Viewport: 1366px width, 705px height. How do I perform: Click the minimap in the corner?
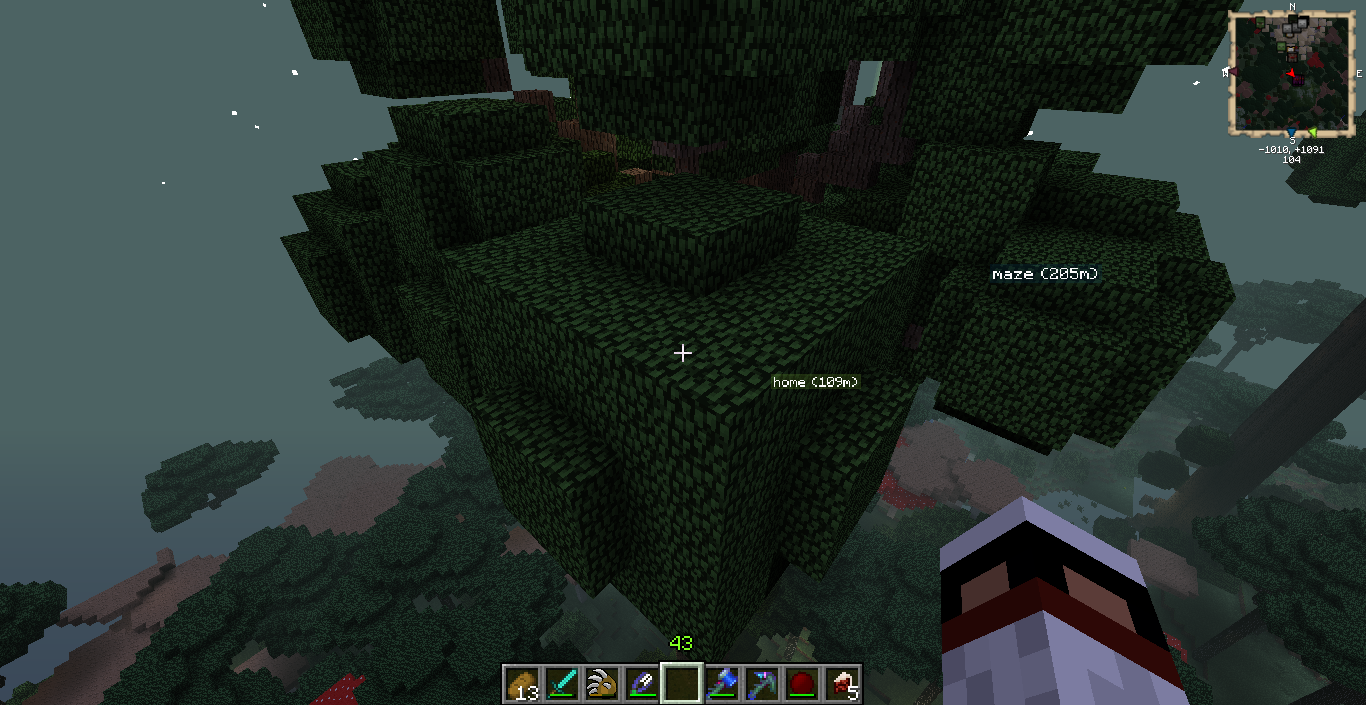1292,73
